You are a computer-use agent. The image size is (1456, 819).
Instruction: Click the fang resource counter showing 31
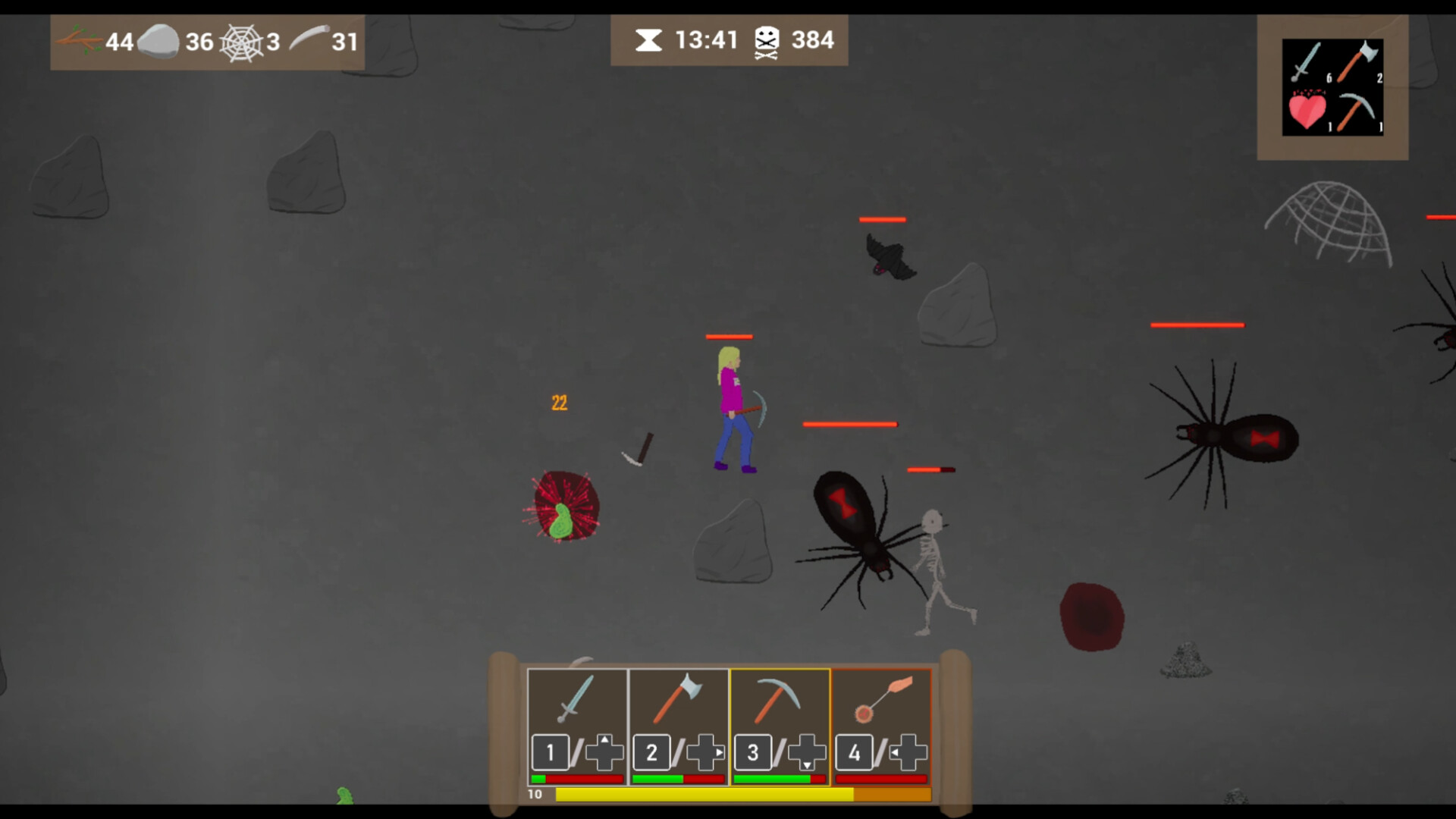click(x=326, y=42)
